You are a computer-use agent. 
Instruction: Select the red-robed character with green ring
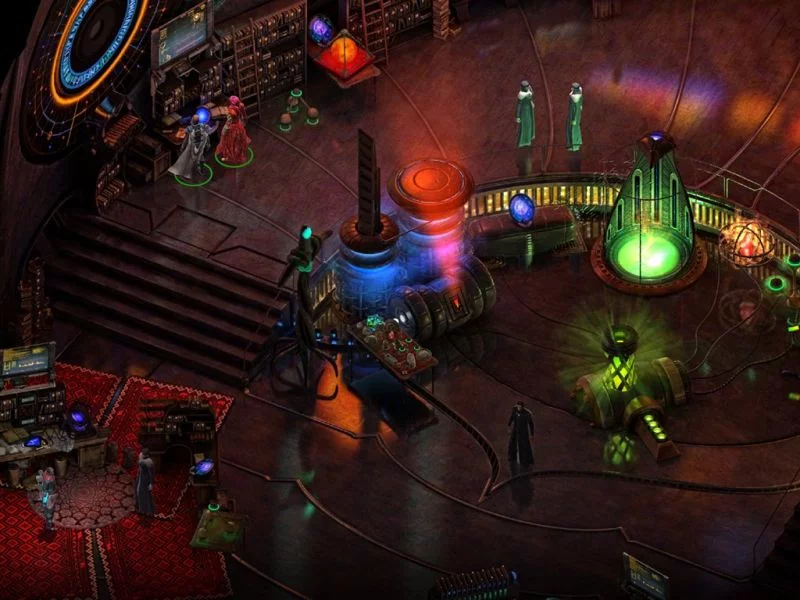tap(233, 131)
